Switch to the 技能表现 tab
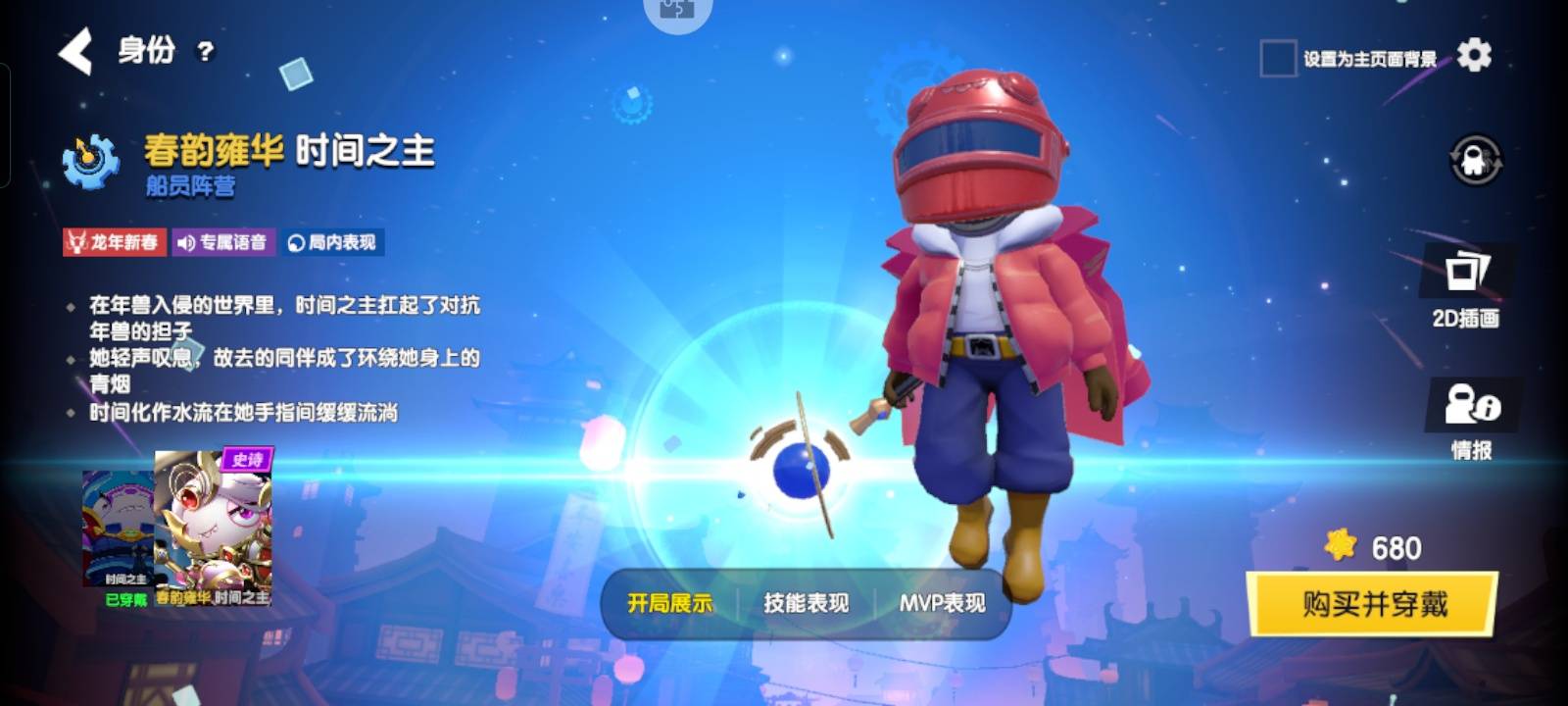 (807, 603)
